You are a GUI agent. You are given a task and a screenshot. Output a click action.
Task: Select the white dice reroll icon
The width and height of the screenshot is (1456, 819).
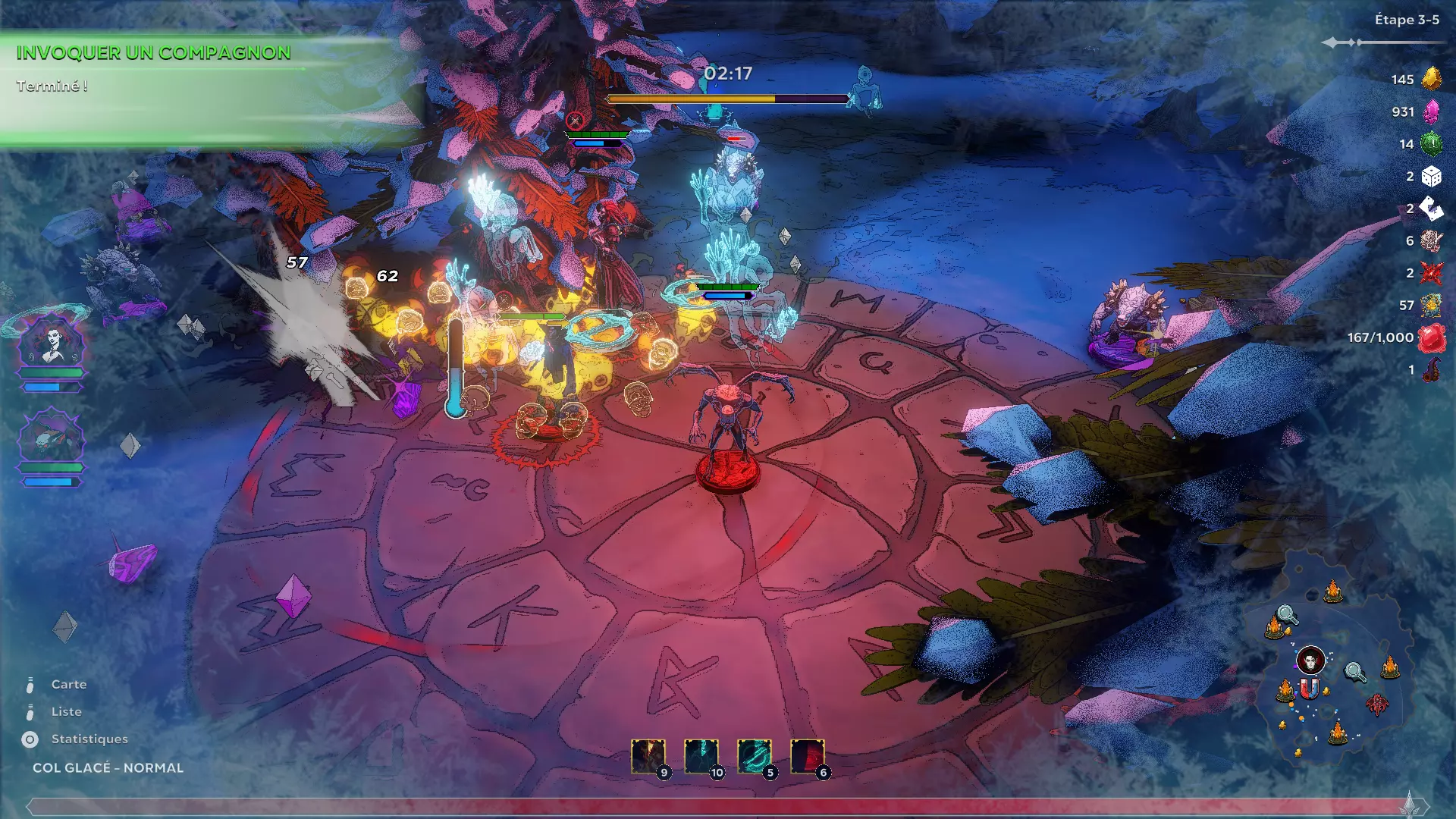coord(1431,177)
